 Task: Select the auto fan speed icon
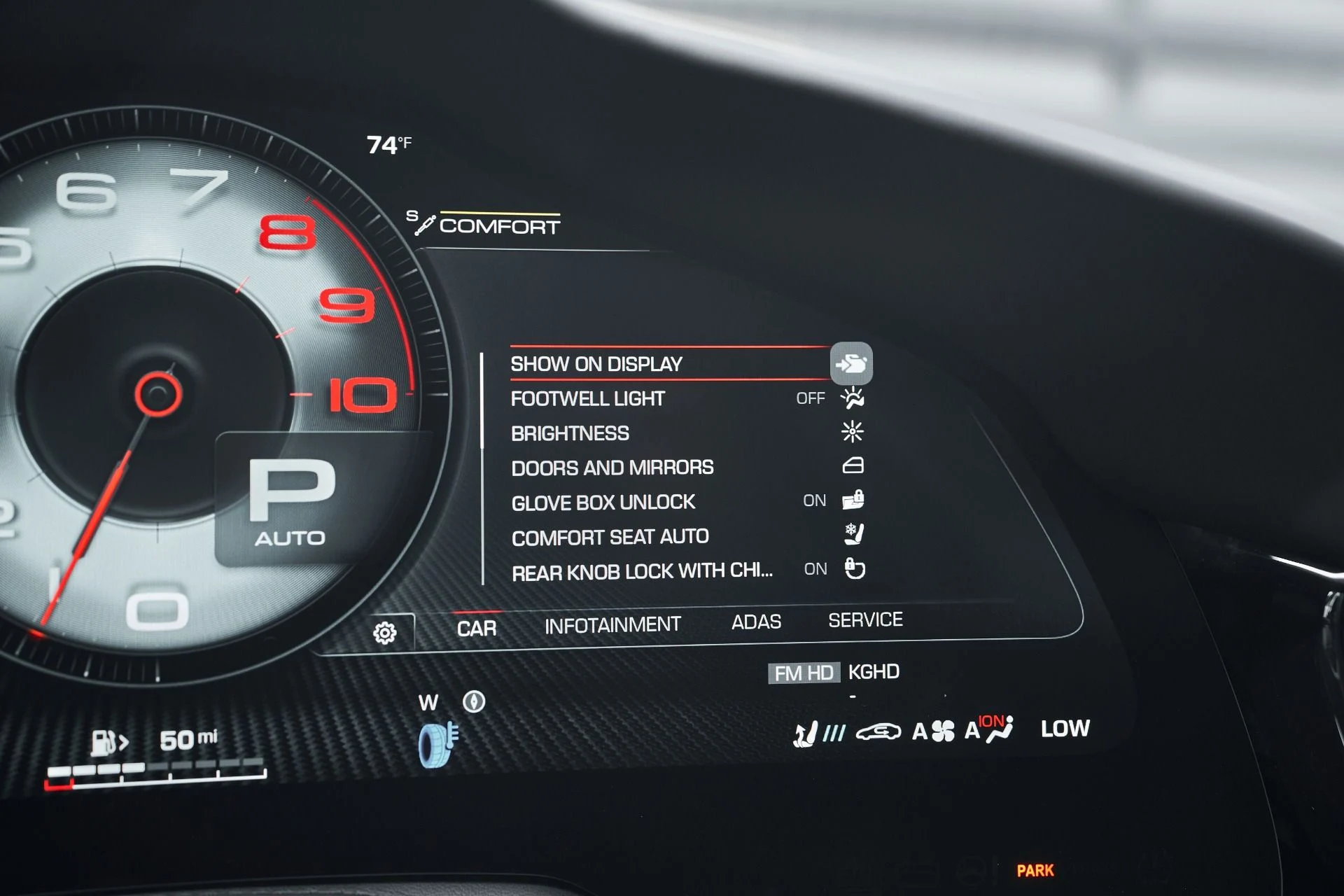coord(934,731)
